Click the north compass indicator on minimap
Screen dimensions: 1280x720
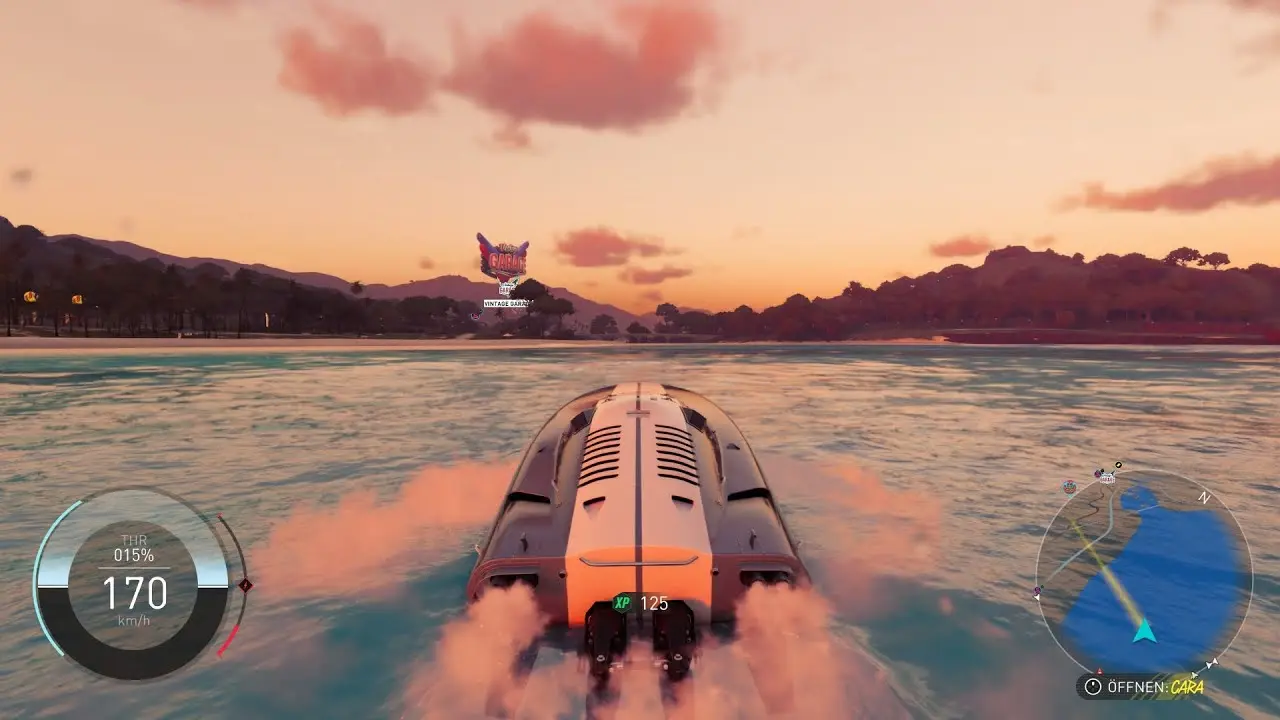[x=1204, y=497]
